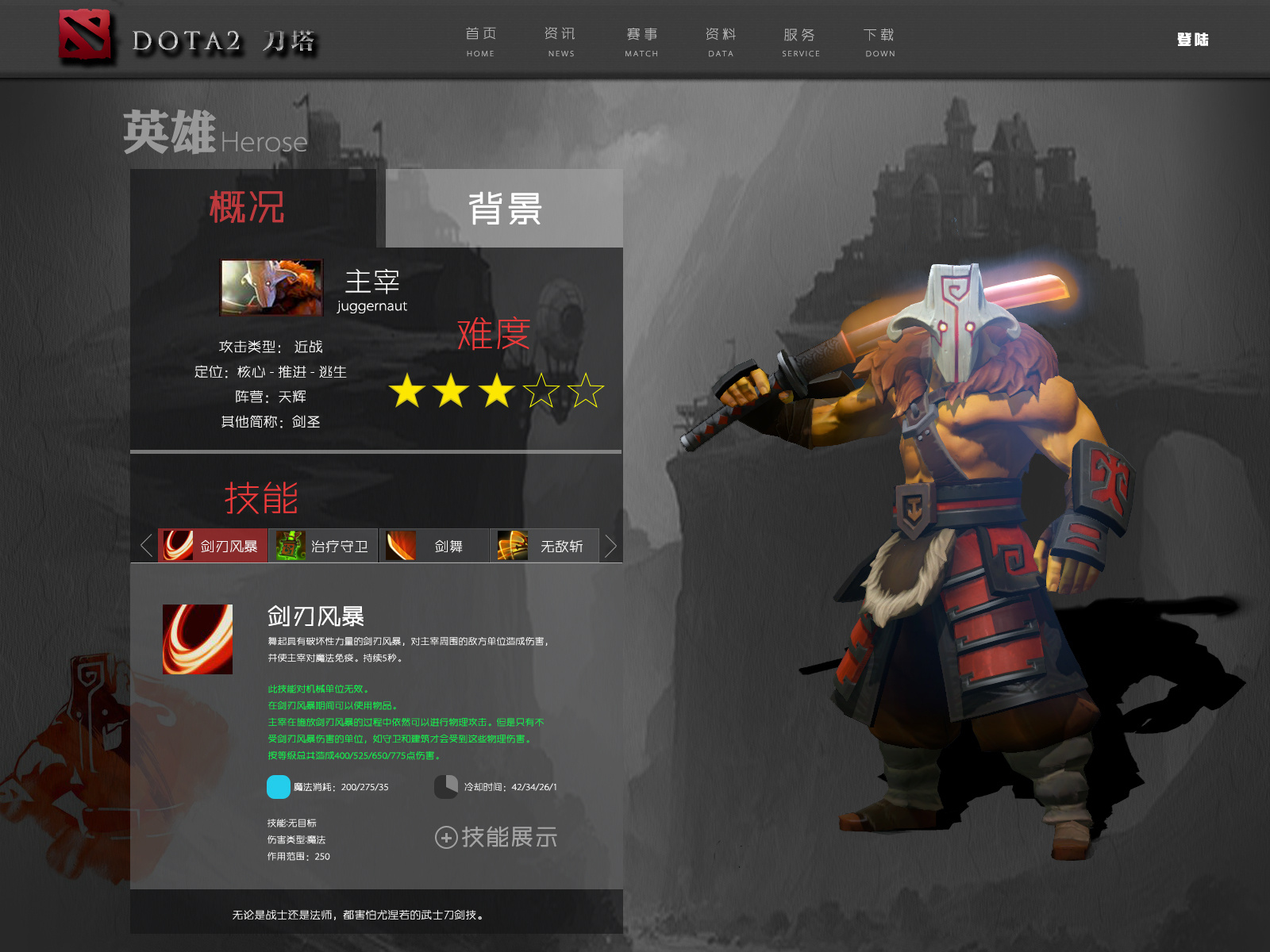Select the 剑刃风暴 skill icon
1270x952 pixels.
176,545
